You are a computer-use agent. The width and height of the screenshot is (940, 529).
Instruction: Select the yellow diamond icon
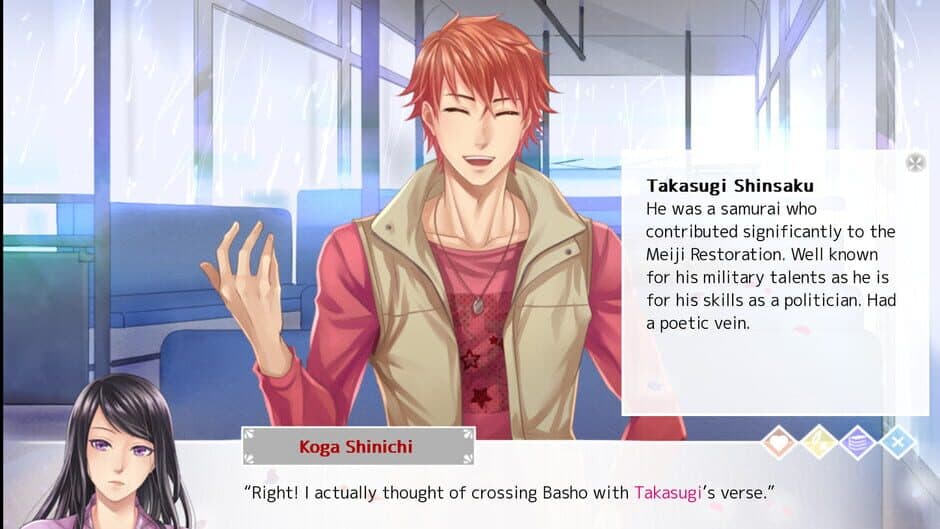pos(819,441)
